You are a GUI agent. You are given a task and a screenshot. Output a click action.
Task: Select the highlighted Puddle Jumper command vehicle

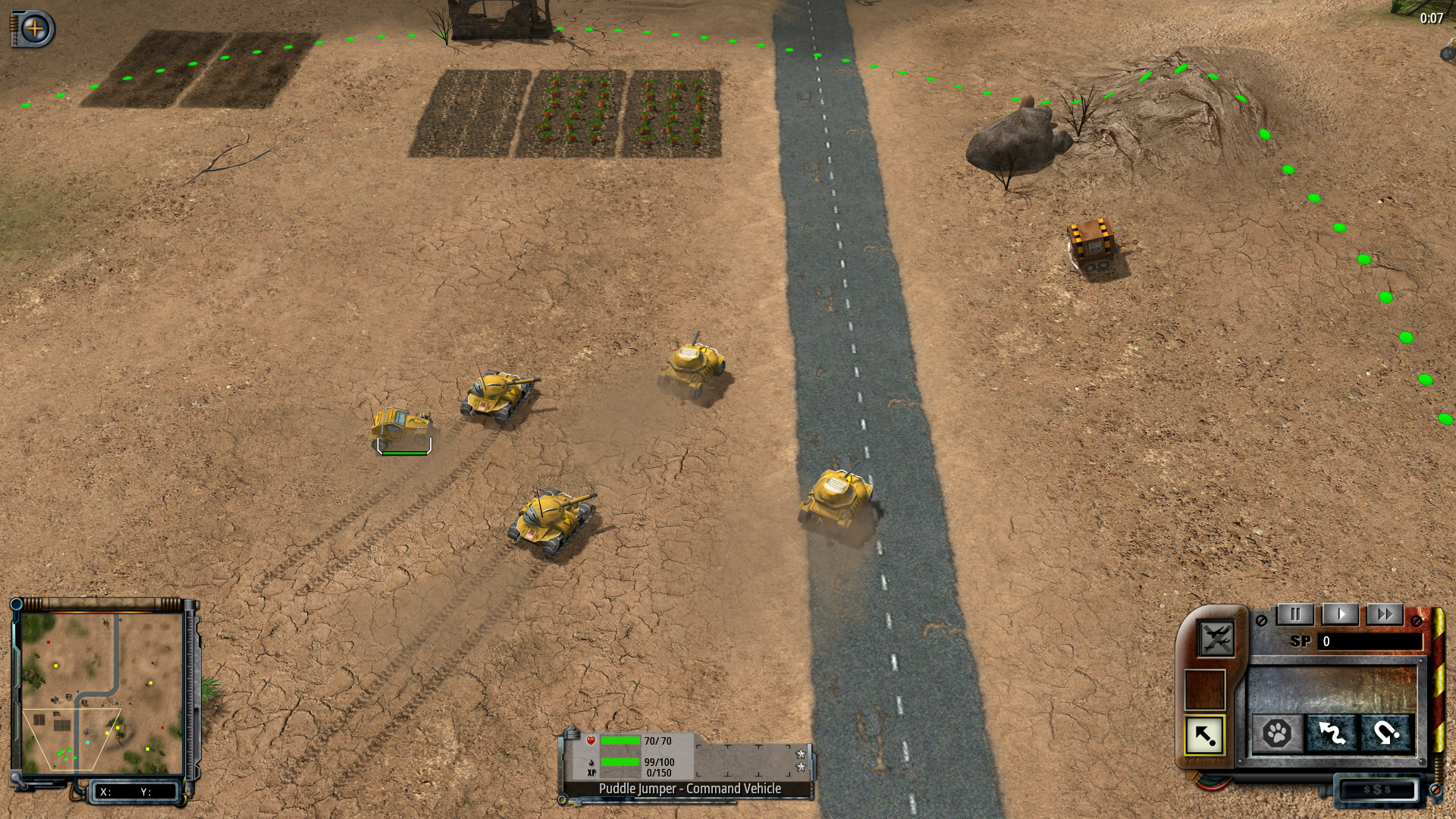click(400, 428)
